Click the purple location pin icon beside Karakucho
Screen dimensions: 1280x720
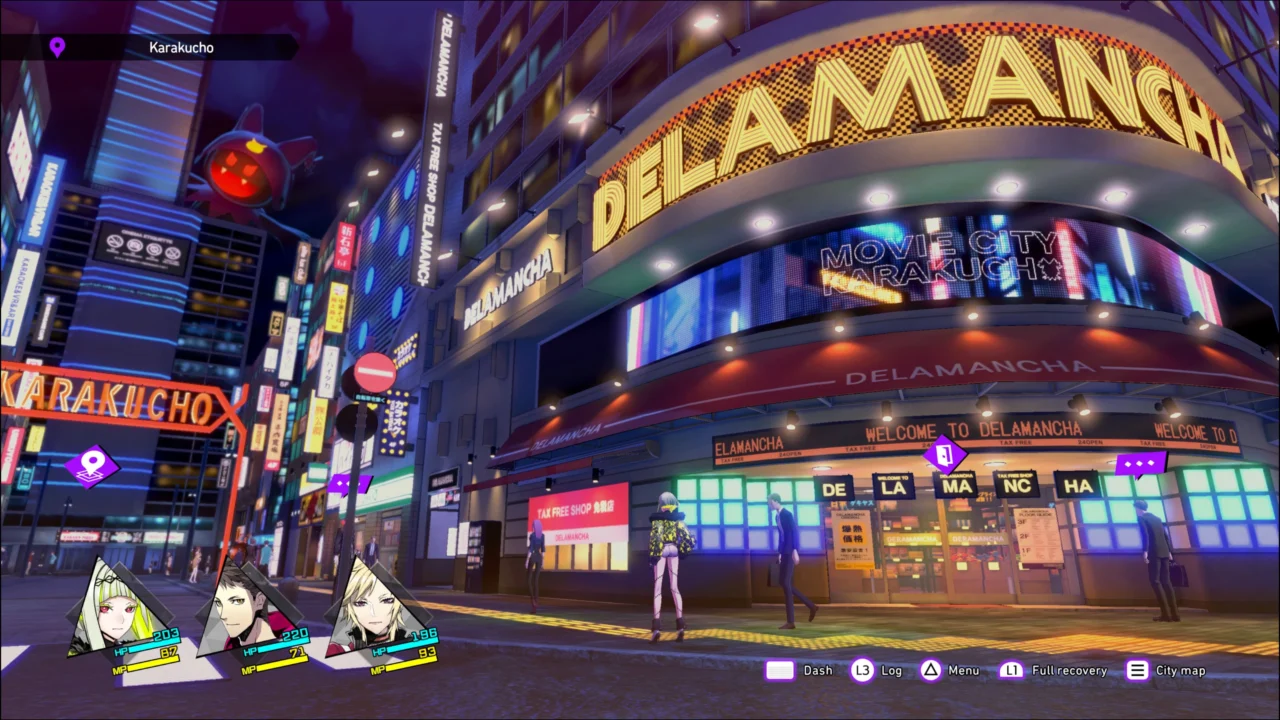57,46
